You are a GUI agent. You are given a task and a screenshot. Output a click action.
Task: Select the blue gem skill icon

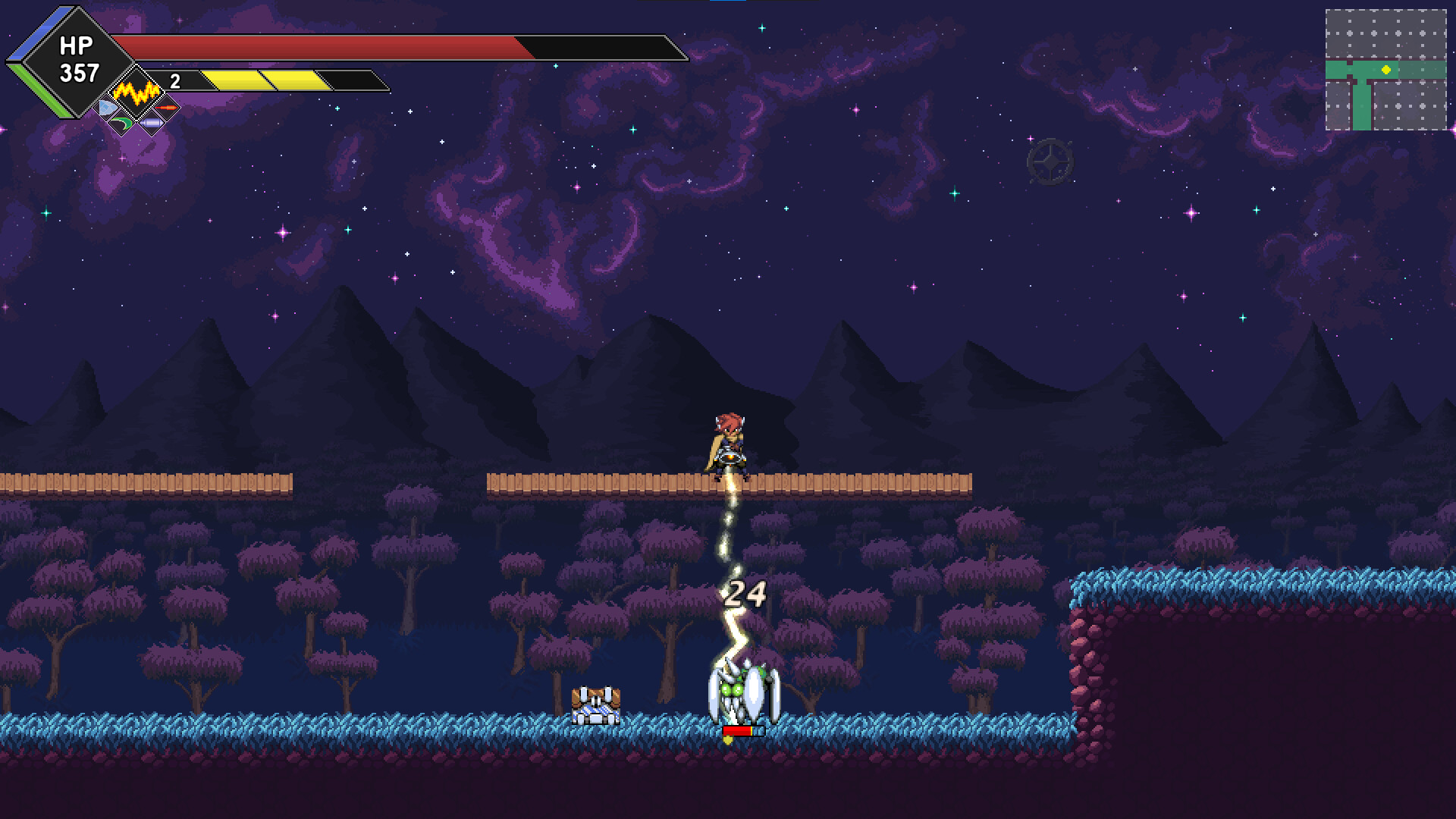click(105, 106)
